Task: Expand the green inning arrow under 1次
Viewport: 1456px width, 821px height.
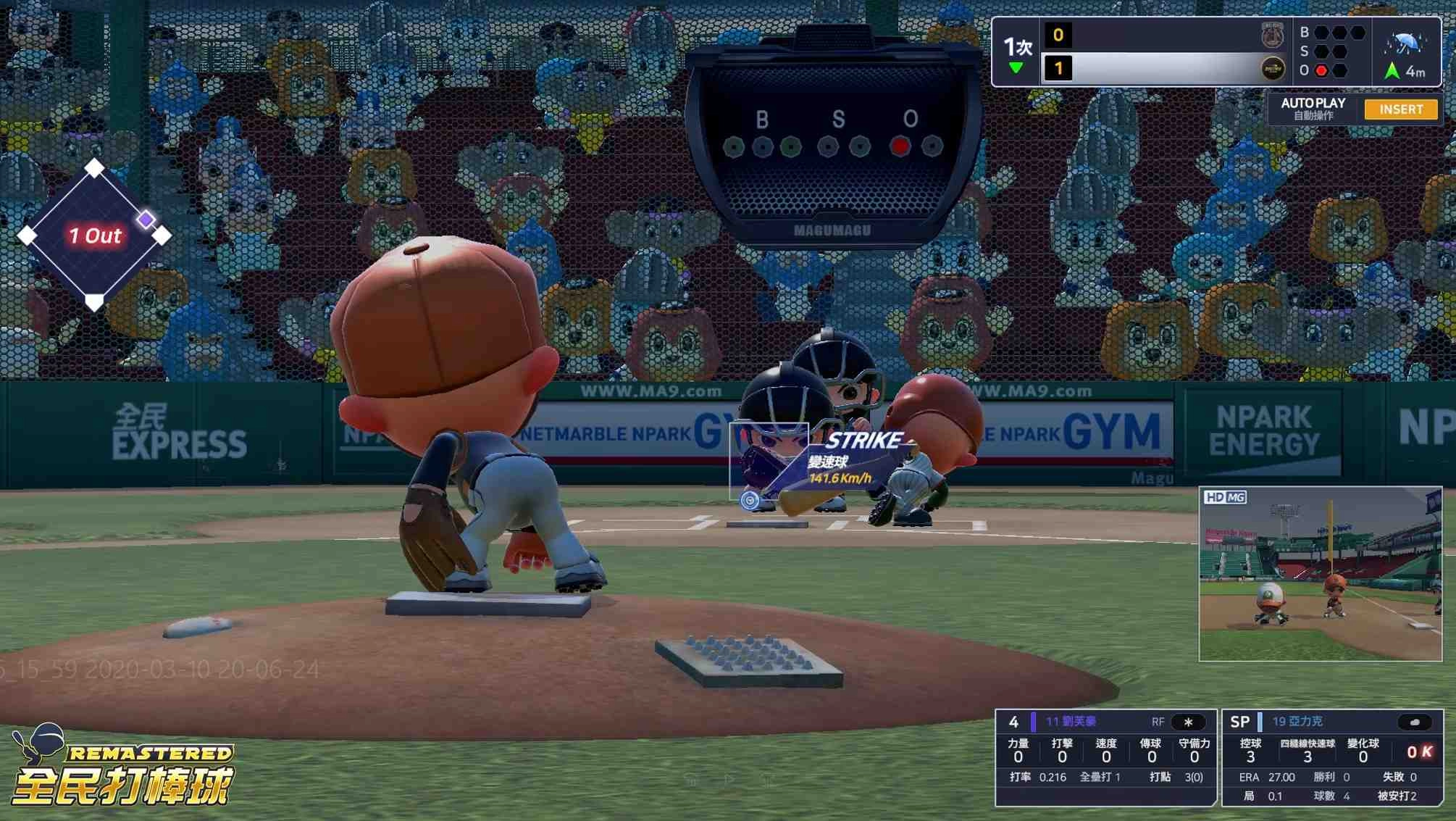Action: coord(1016,64)
